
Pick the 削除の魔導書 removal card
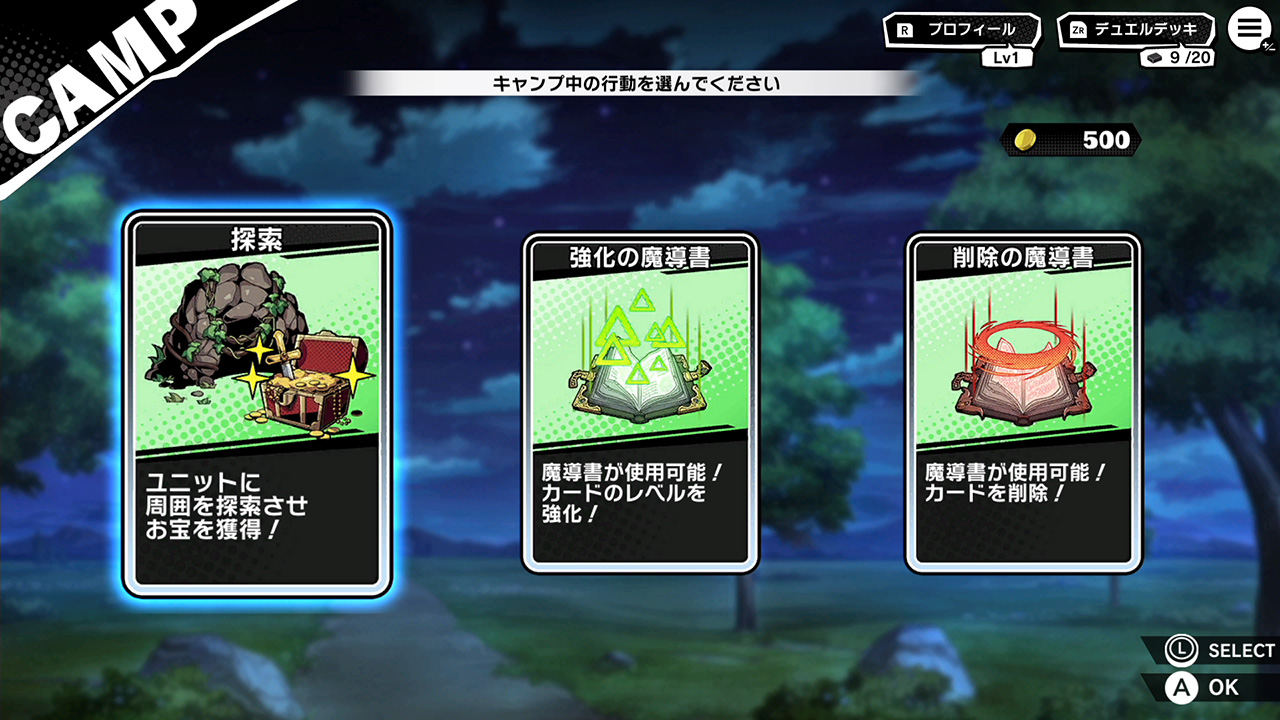coord(1024,403)
